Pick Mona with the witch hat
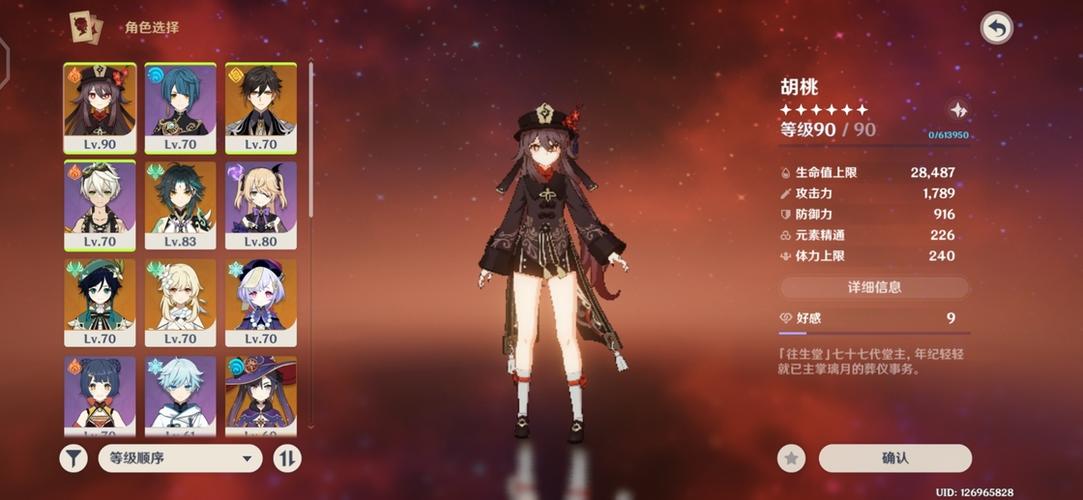Image resolution: width=1083 pixels, height=500 pixels. (260, 394)
